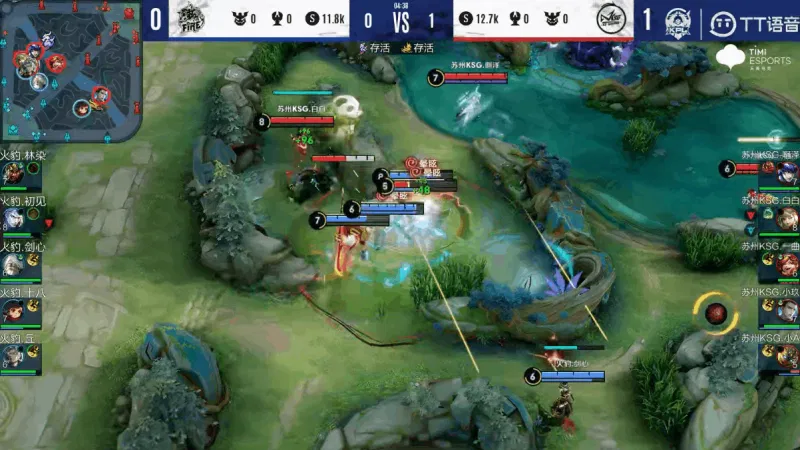Choose the bottom 火豹 player portrait
The height and width of the screenshot is (450, 800).
(x=14, y=356)
